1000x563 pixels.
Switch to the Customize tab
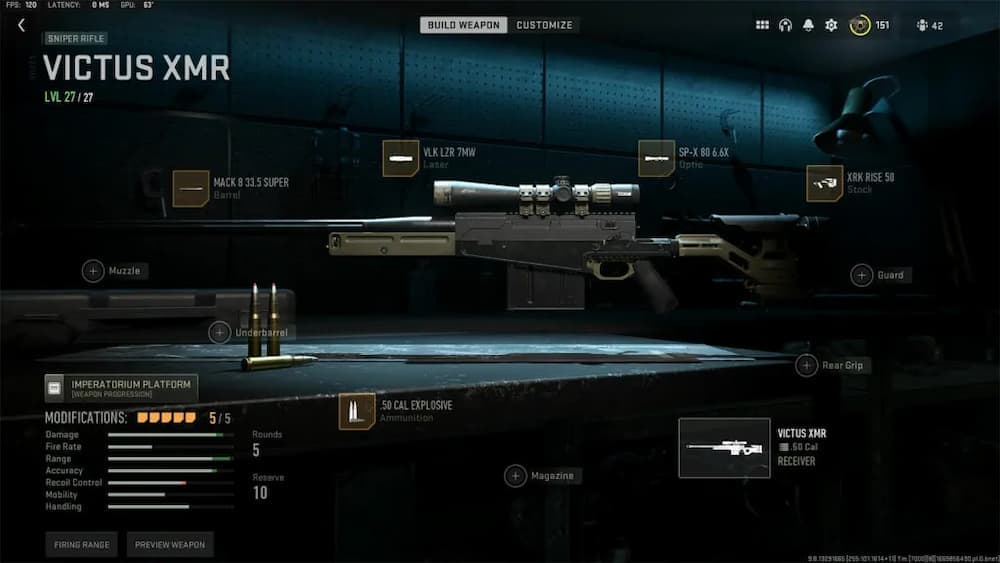click(x=544, y=25)
